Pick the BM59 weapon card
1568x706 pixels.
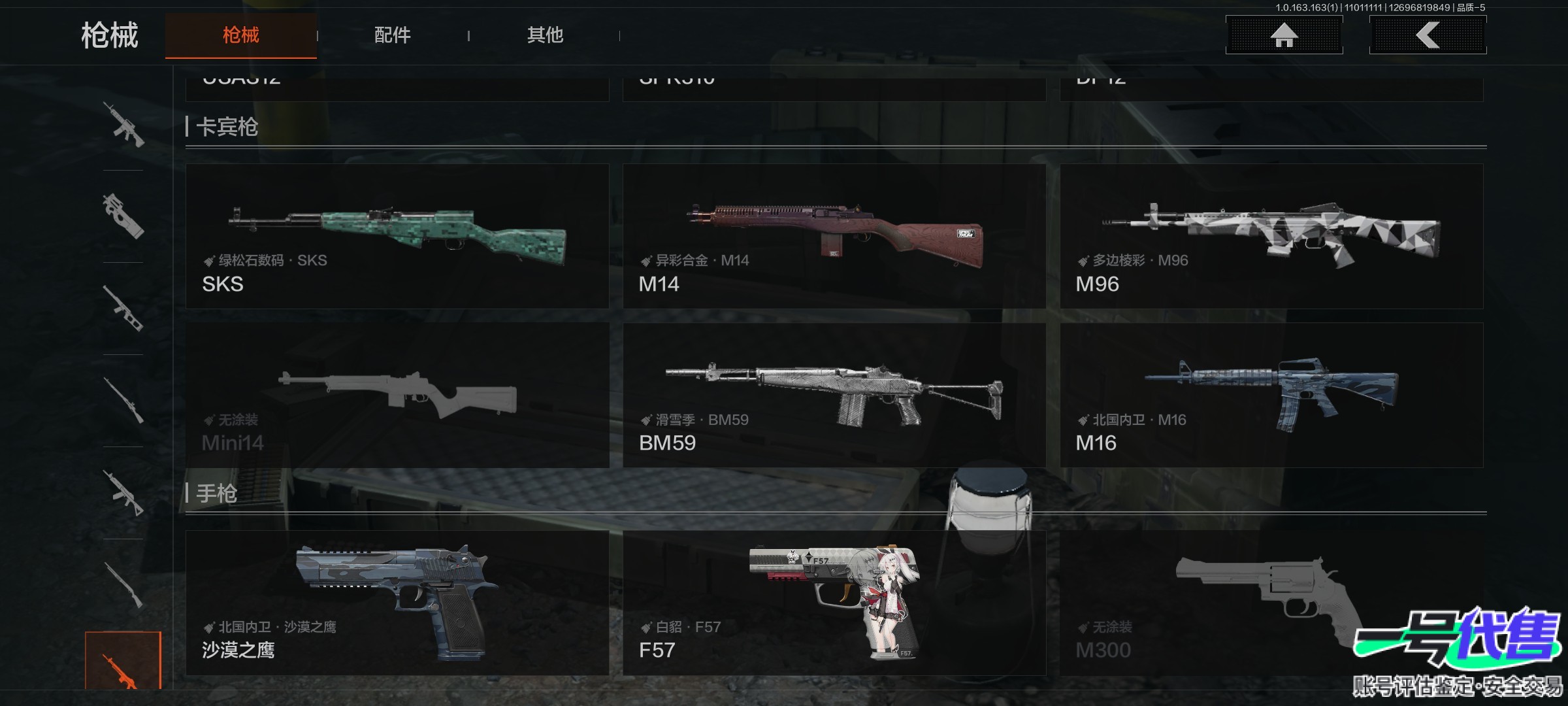click(834, 395)
